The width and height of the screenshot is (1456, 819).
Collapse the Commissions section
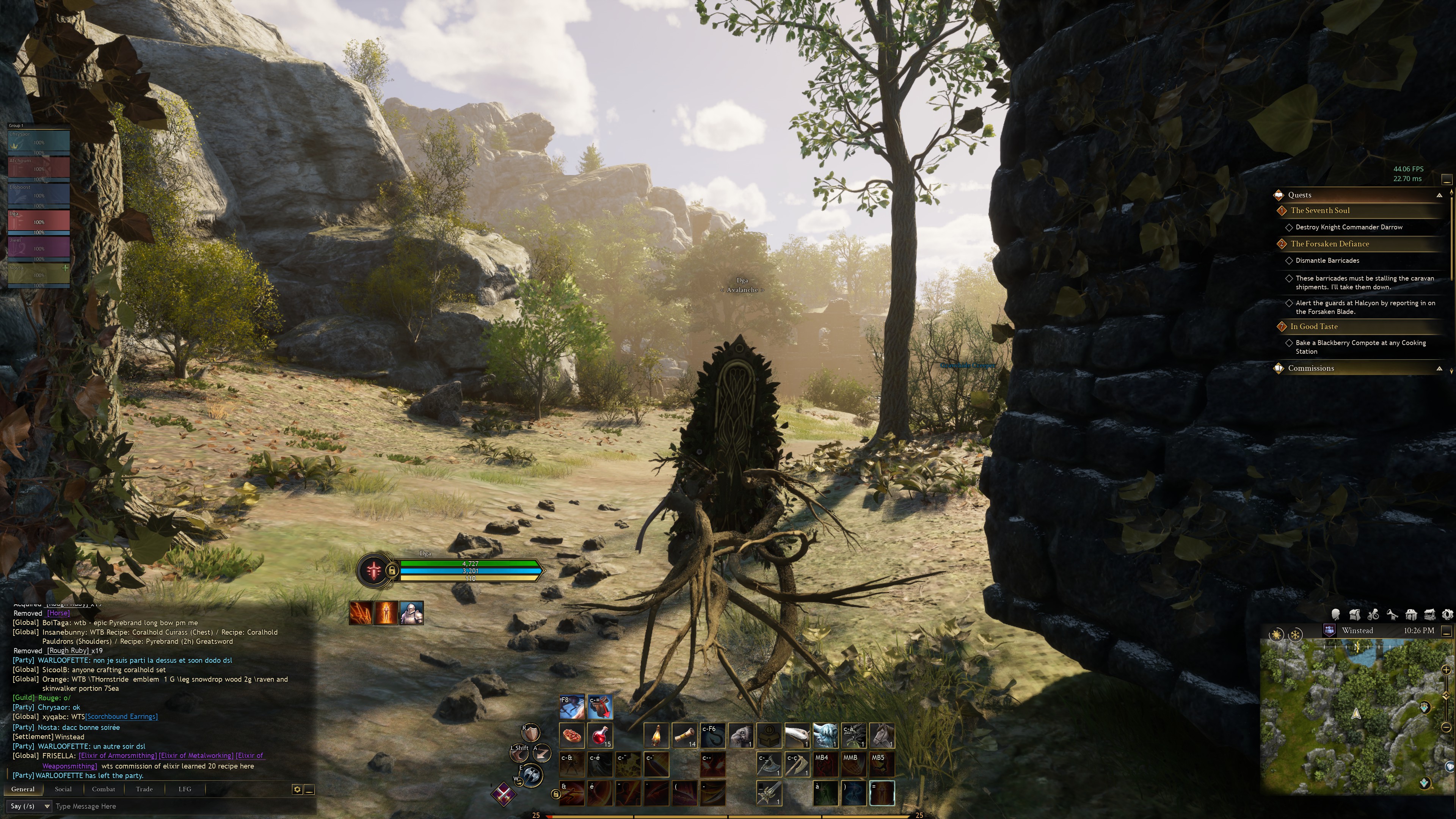(x=1439, y=369)
